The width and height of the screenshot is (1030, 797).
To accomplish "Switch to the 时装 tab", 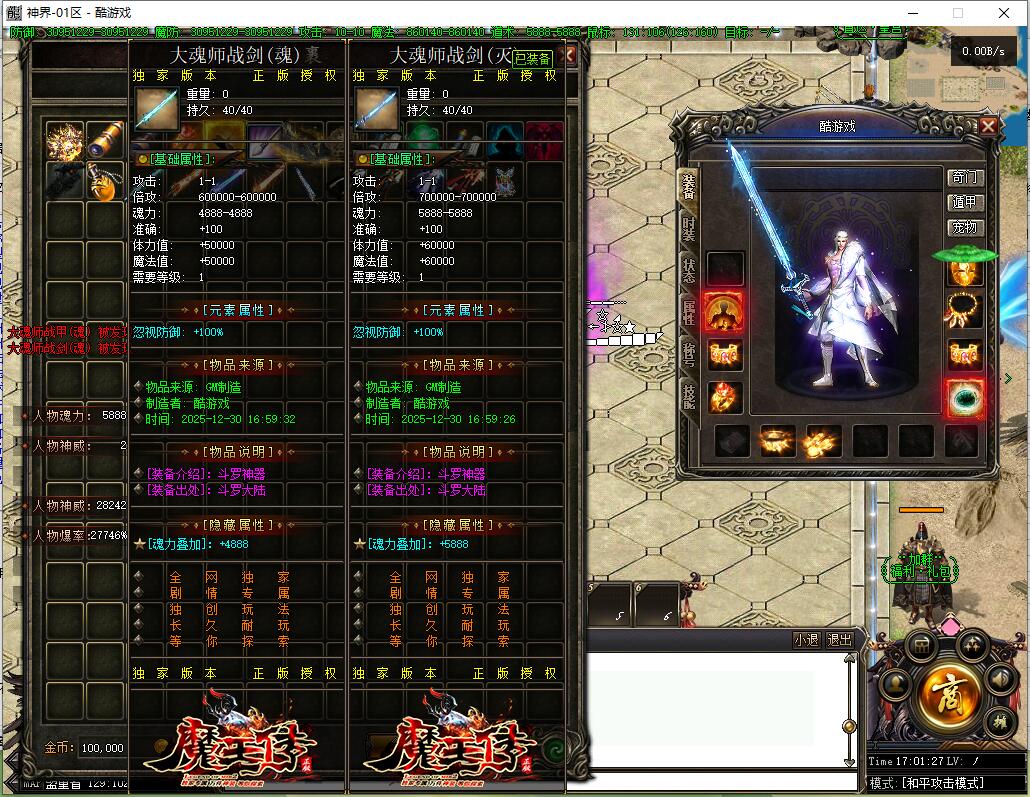I will [x=688, y=229].
